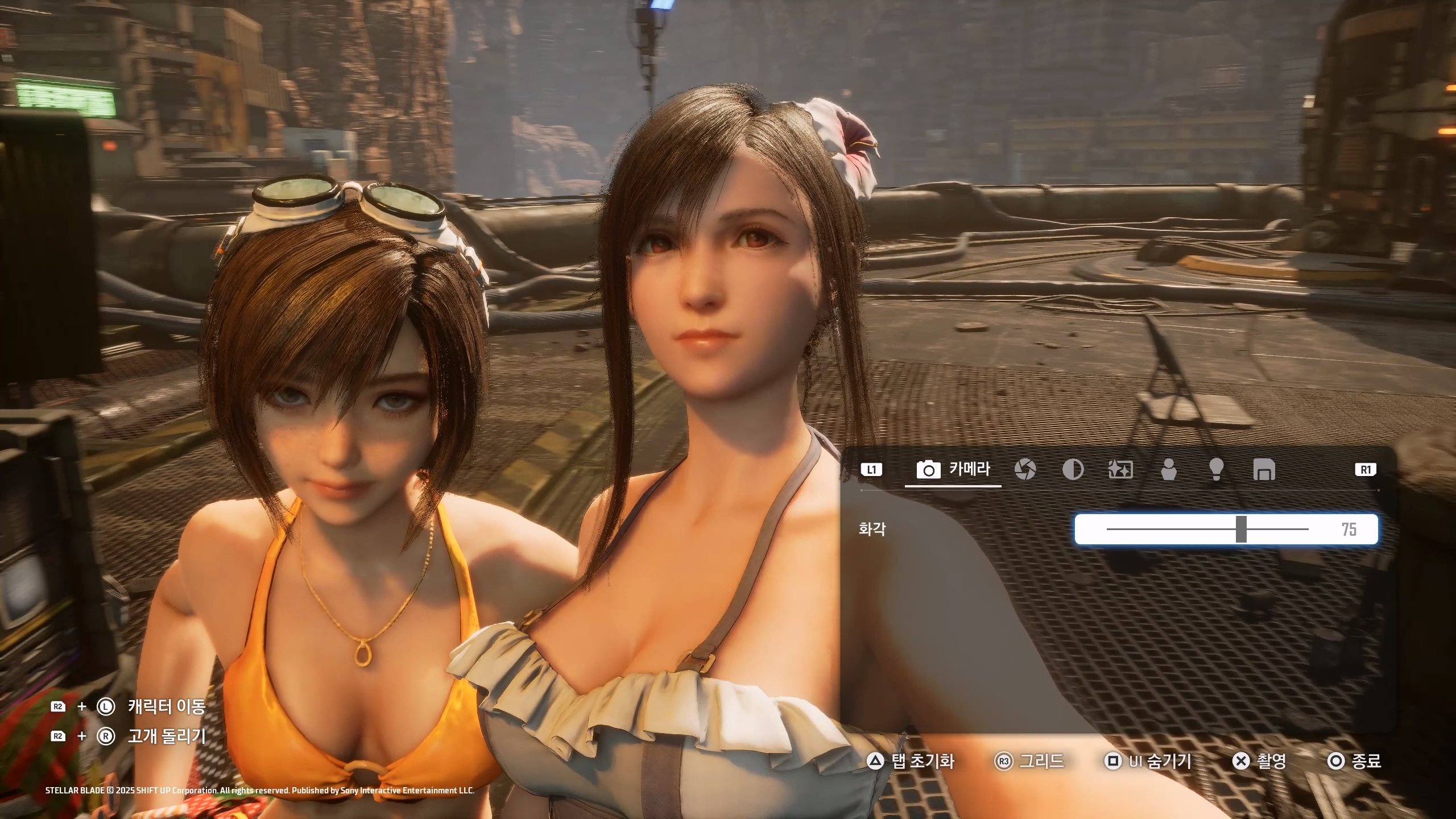Image resolution: width=1456 pixels, height=819 pixels.
Task: Open the half-circle contrast tab
Action: 1073,470
